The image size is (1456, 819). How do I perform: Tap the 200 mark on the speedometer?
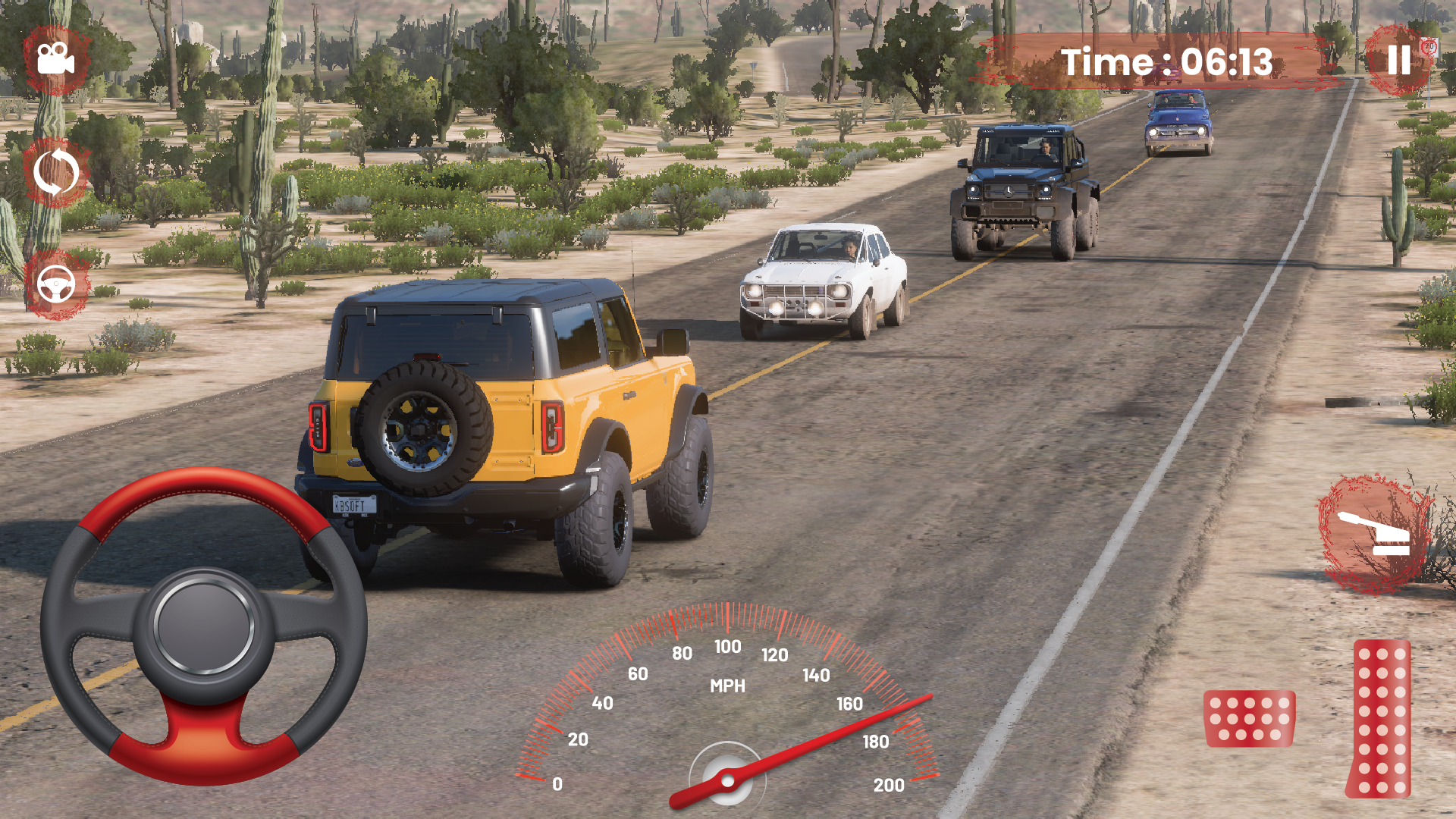[x=889, y=786]
